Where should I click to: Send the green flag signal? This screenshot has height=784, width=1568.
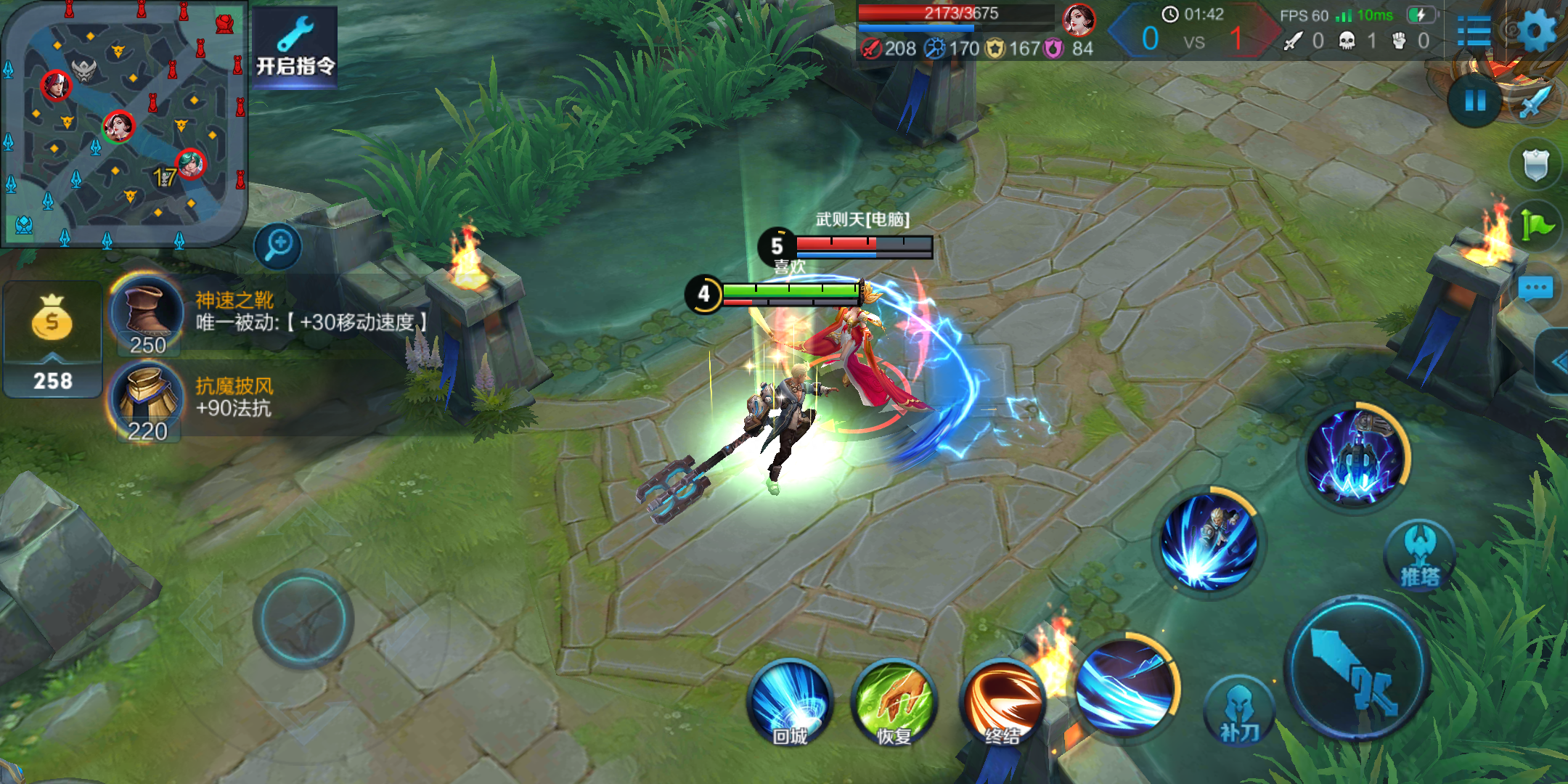1535,226
